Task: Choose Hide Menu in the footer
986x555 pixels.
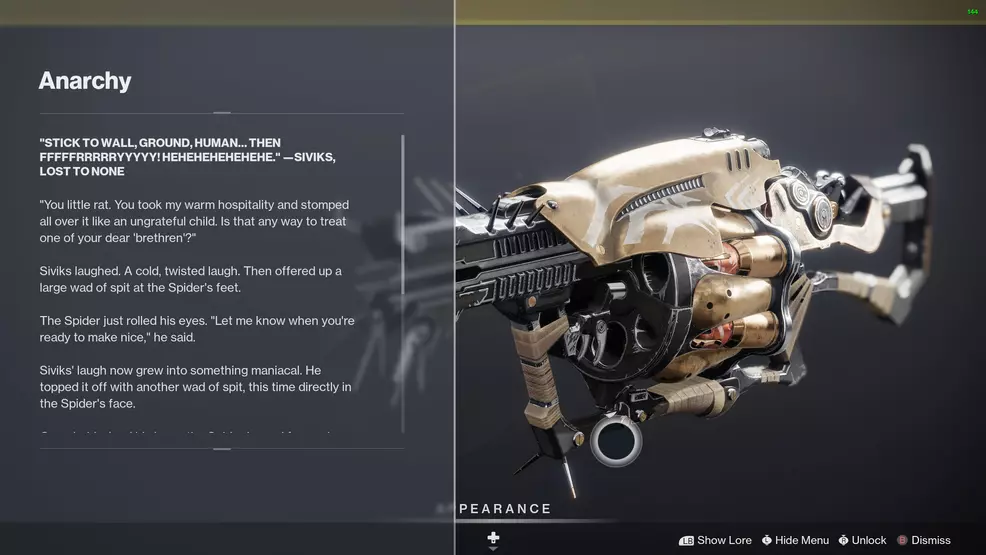Action: pos(796,540)
